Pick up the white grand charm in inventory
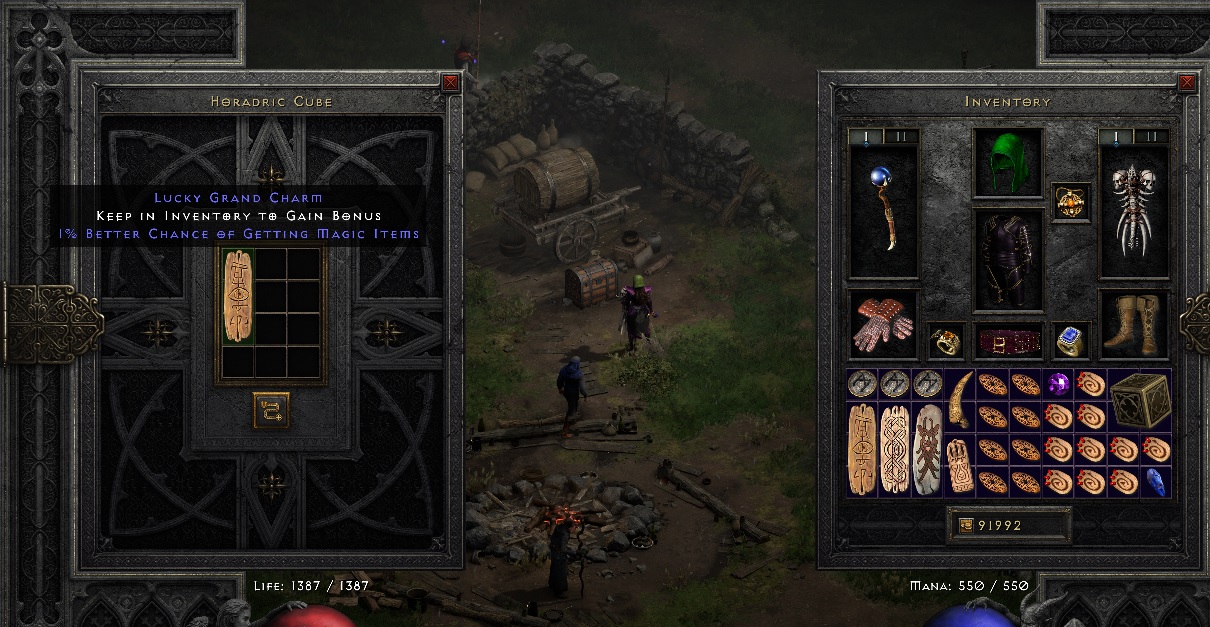The image size is (1210, 627). pos(928,450)
